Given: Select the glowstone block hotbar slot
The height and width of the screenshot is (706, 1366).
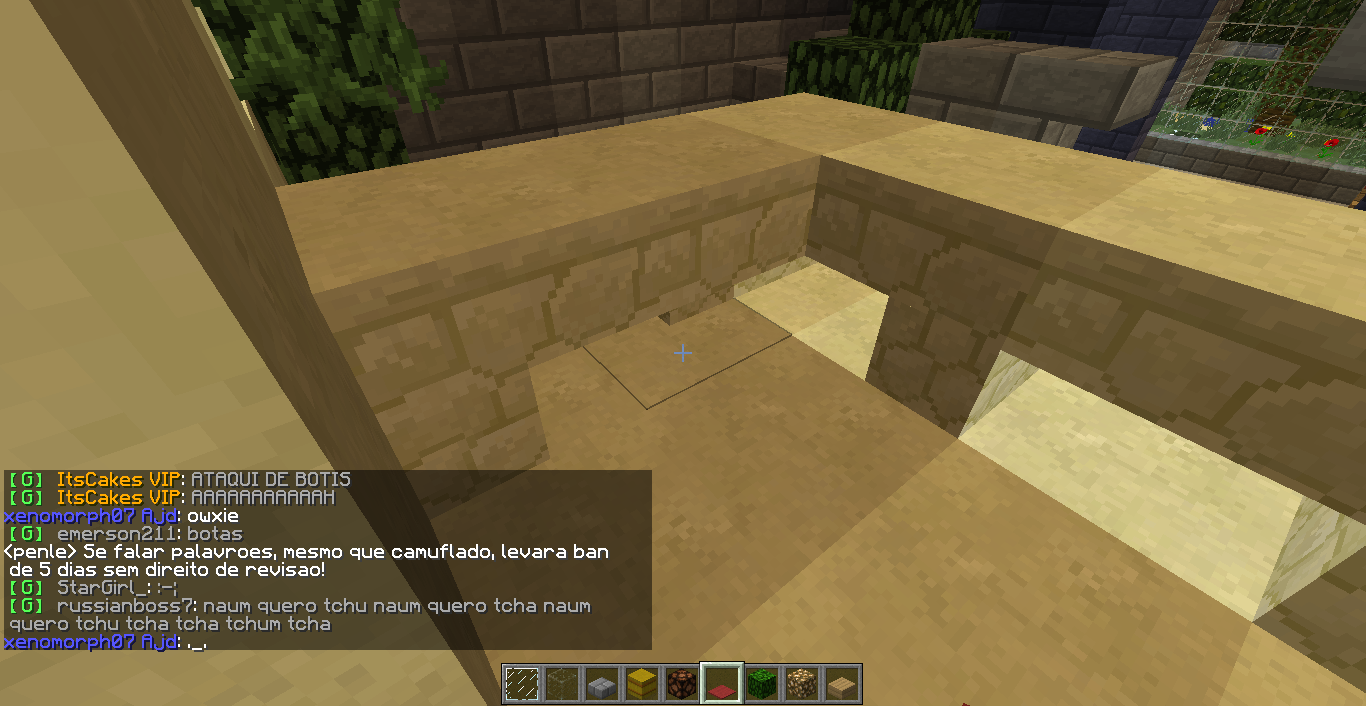Looking at the screenshot, I should pyautogui.click(x=802, y=684).
